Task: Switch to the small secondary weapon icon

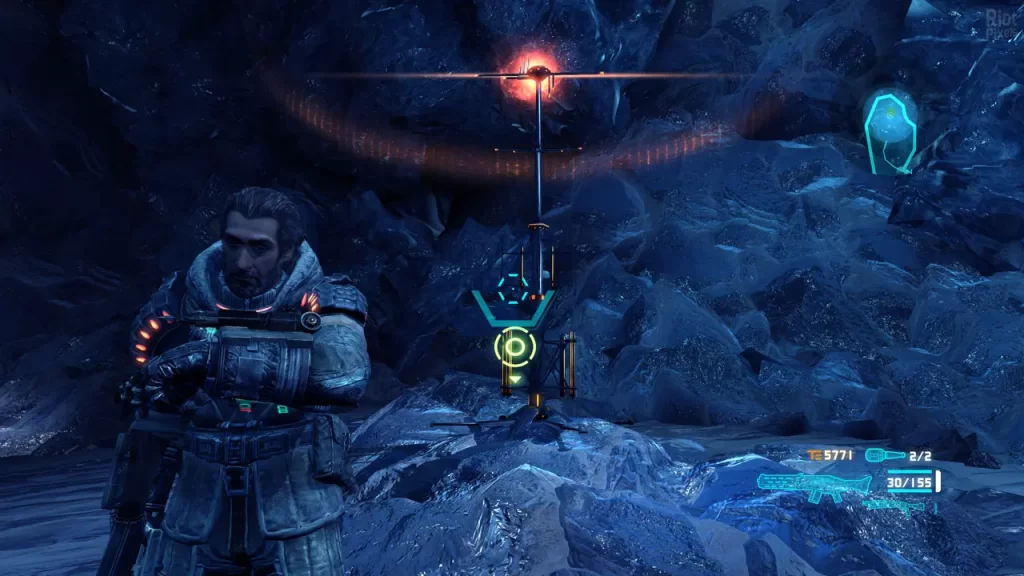Action: coord(897,505)
